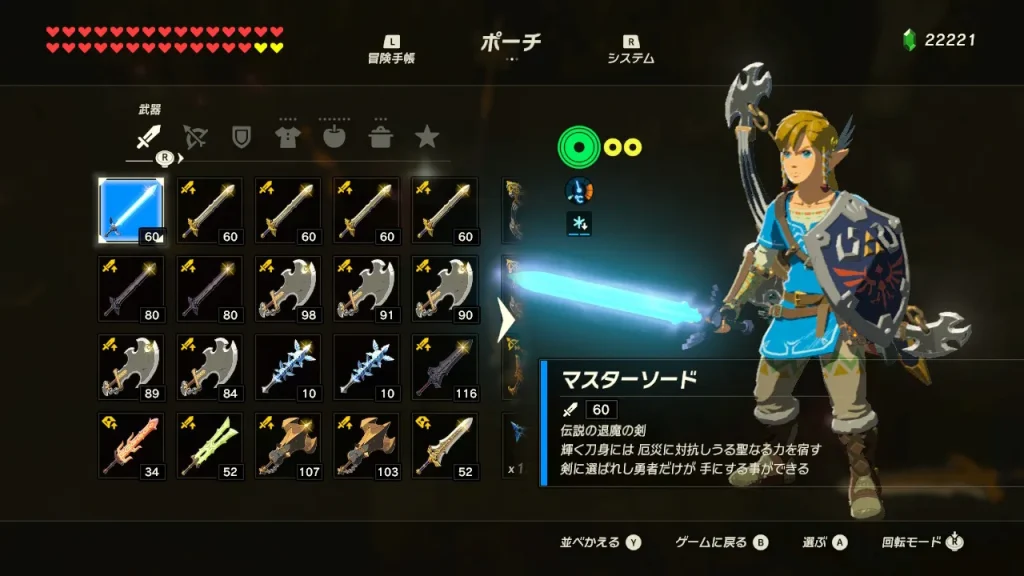This screenshot has height=576, width=1024.
Task: Select the sword weapons category tab
Action: (x=148, y=137)
